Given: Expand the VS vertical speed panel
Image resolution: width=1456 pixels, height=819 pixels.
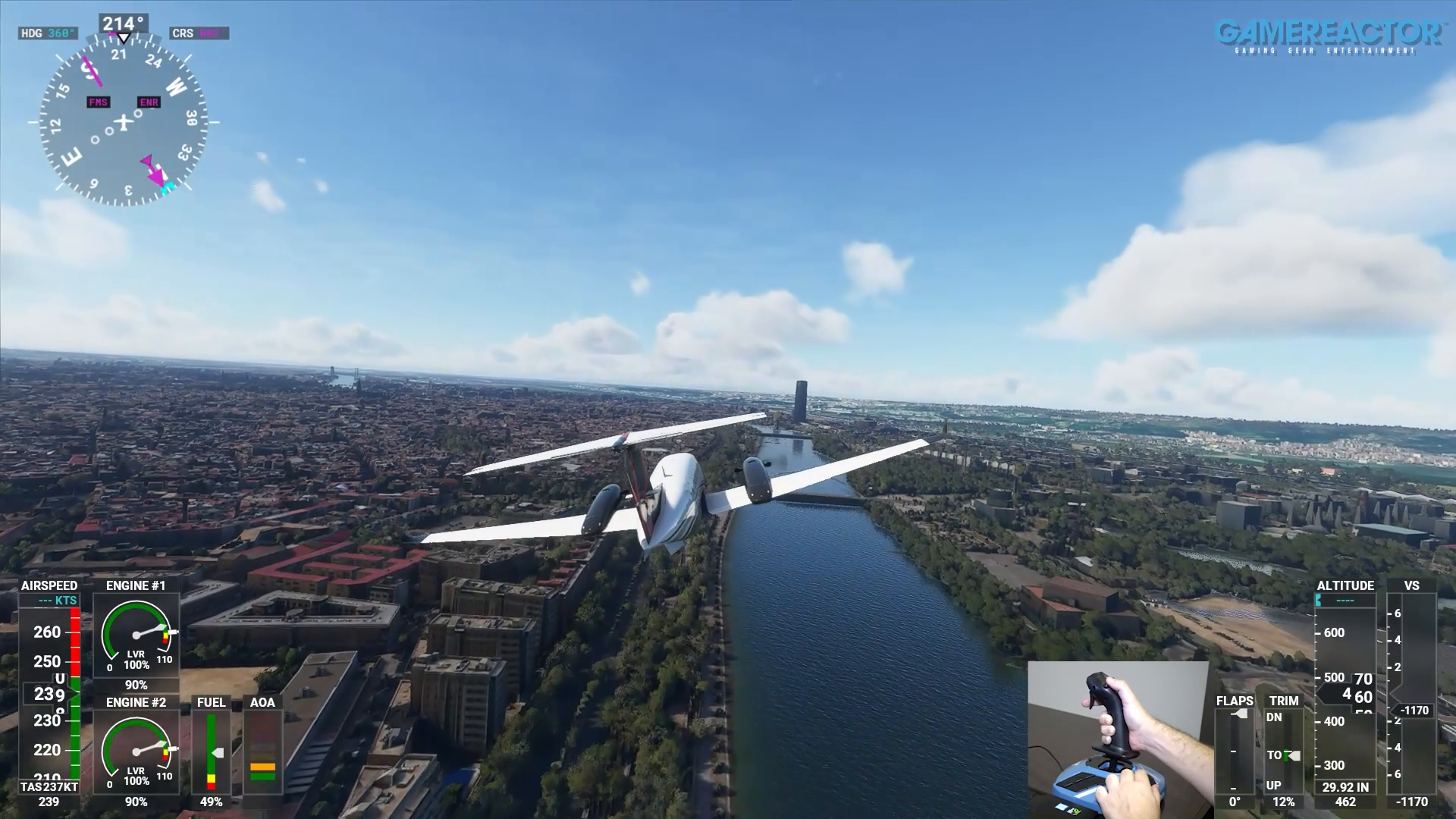Looking at the screenshot, I should [1412, 585].
